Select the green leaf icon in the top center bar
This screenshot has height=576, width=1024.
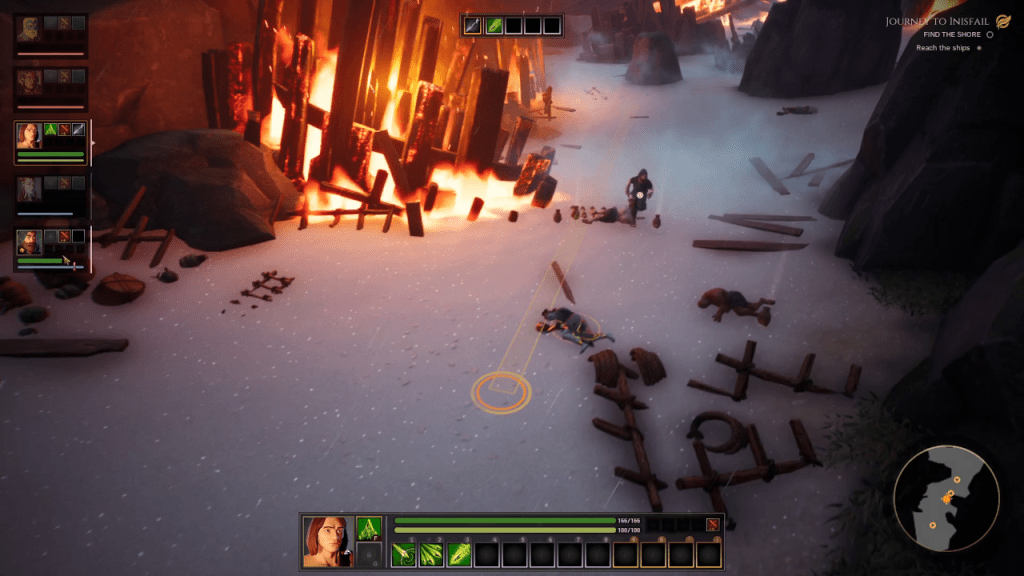point(494,25)
